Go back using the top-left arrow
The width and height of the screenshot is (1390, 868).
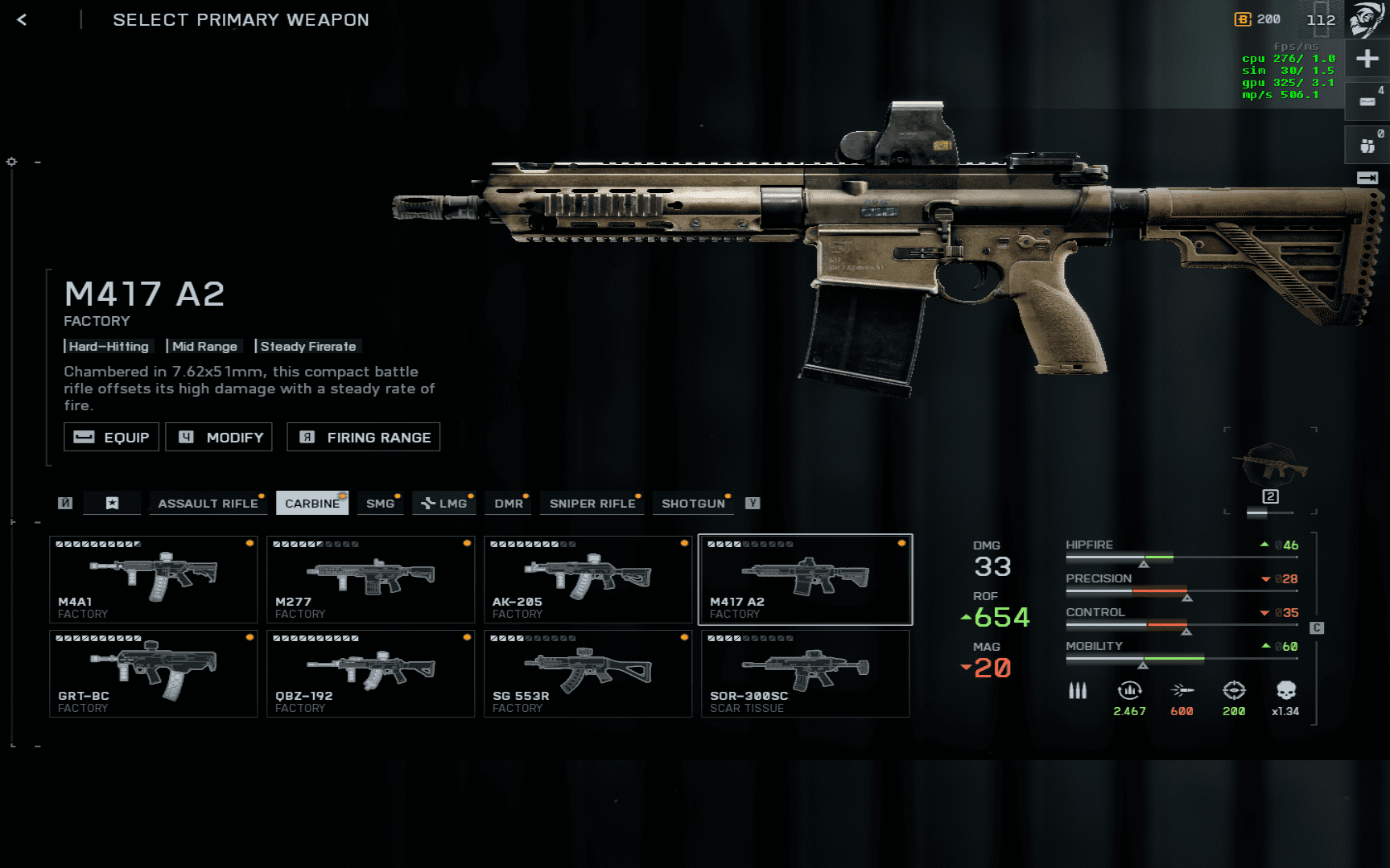[22, 20]
